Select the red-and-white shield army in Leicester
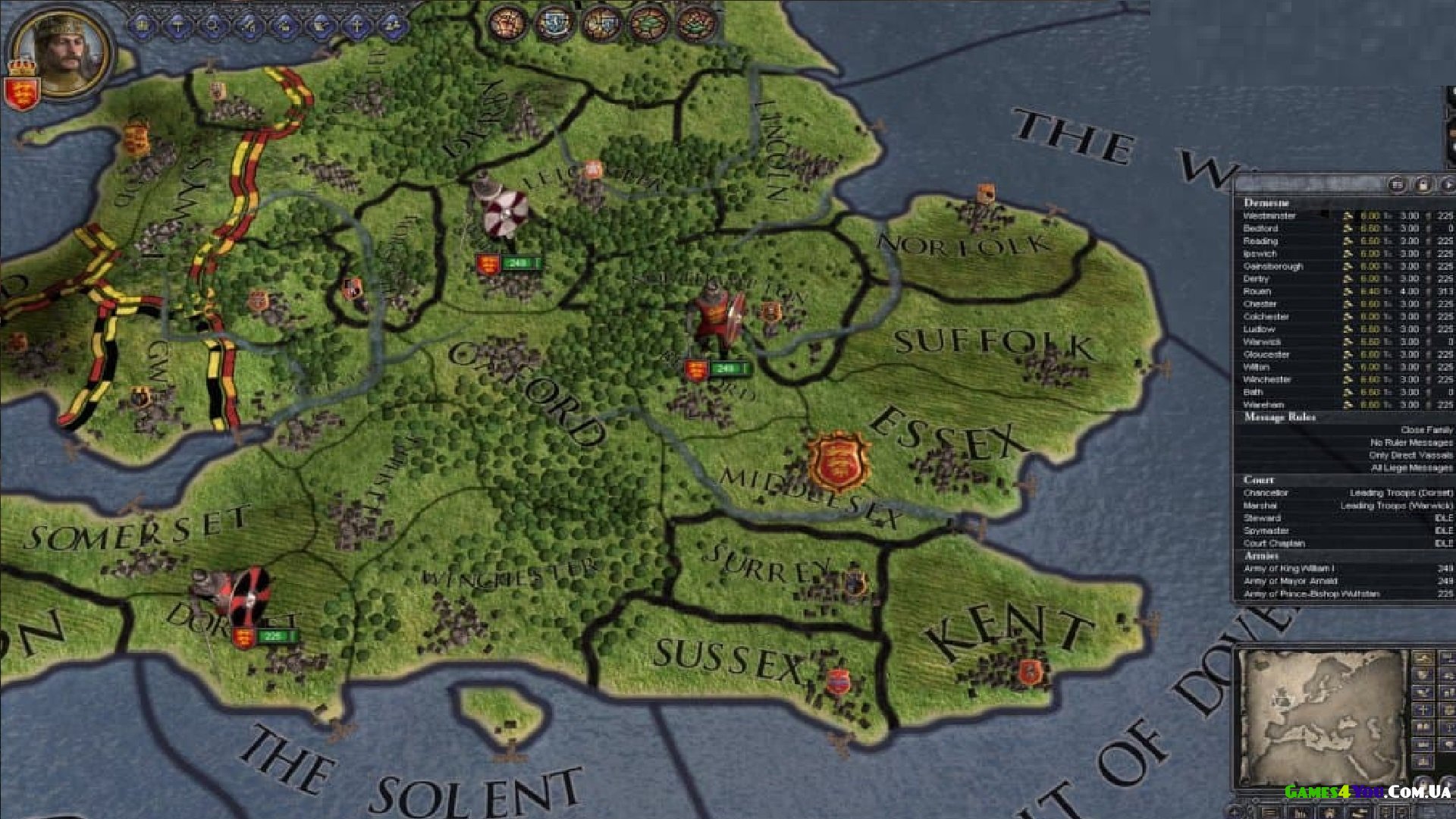This screenshot has width=1456, height=819. click(500, 212)
